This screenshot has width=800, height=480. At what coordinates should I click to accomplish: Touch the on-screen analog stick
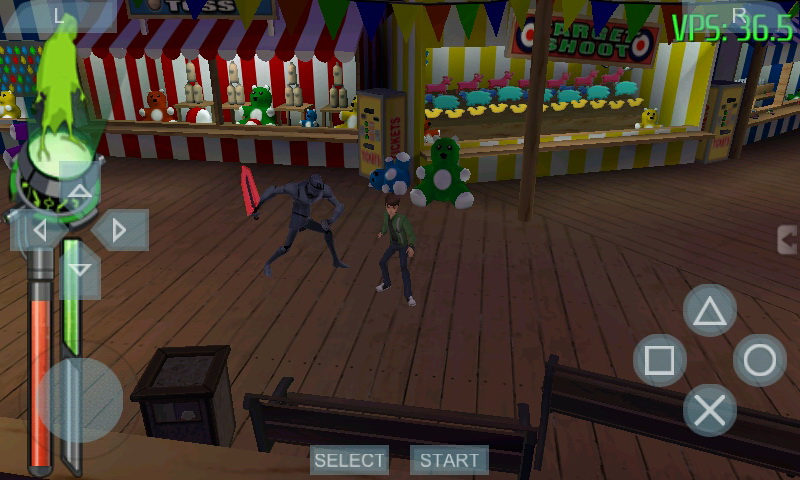tap(80, 400)
